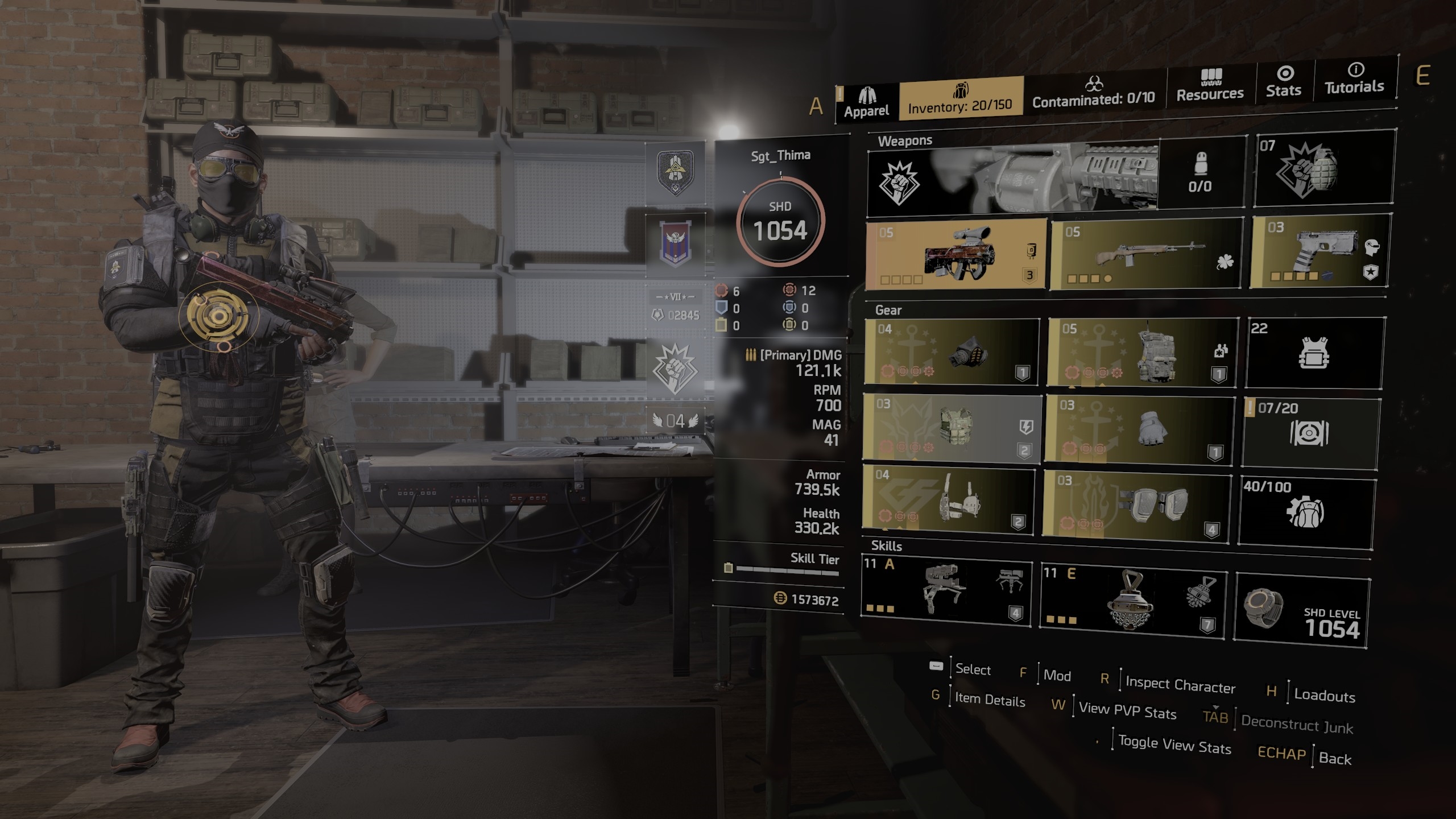
Task: Select the face mask gear slot
Action: coord(952,352)
